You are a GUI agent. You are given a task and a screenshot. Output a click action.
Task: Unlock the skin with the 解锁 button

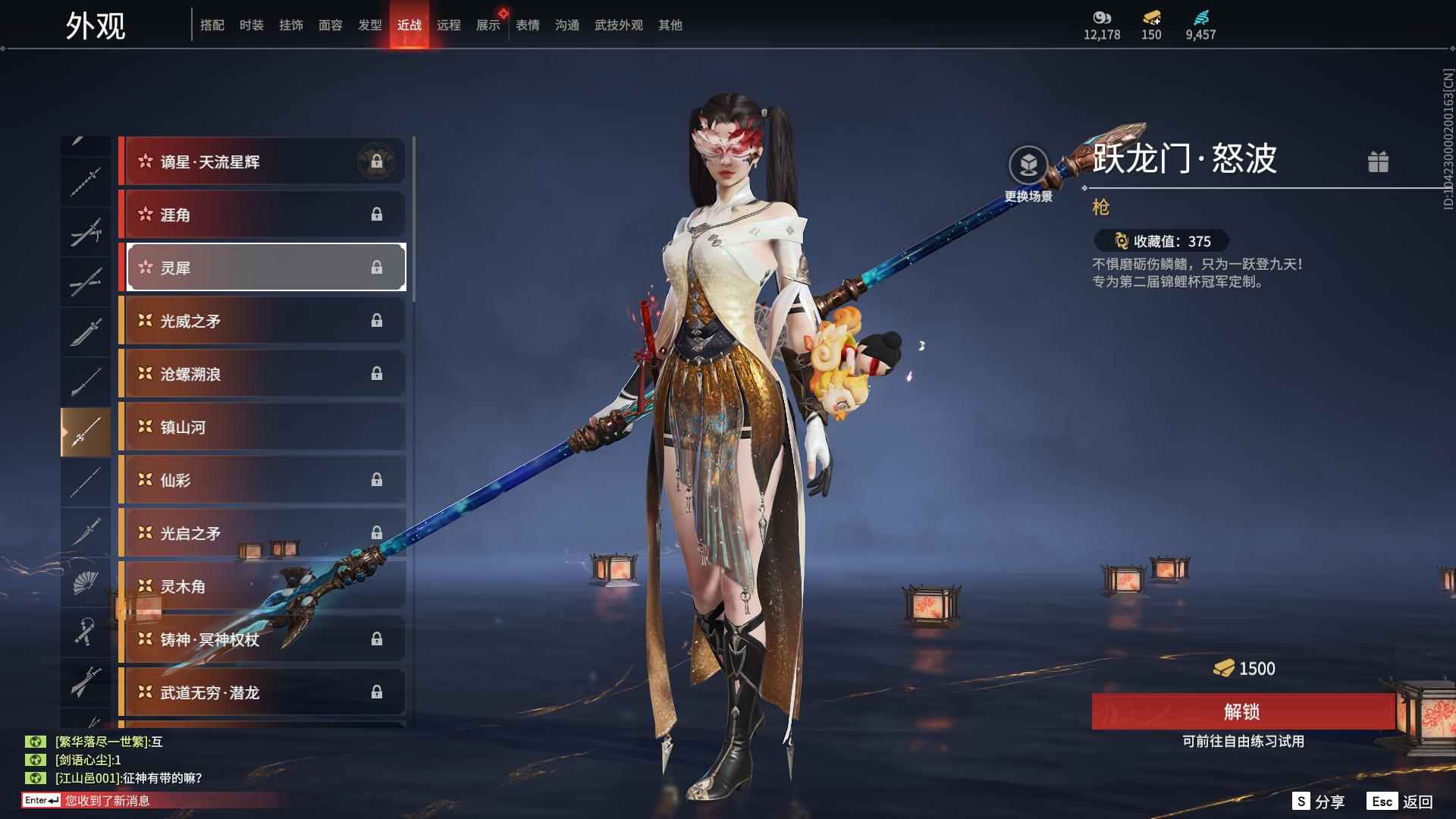1242,711
